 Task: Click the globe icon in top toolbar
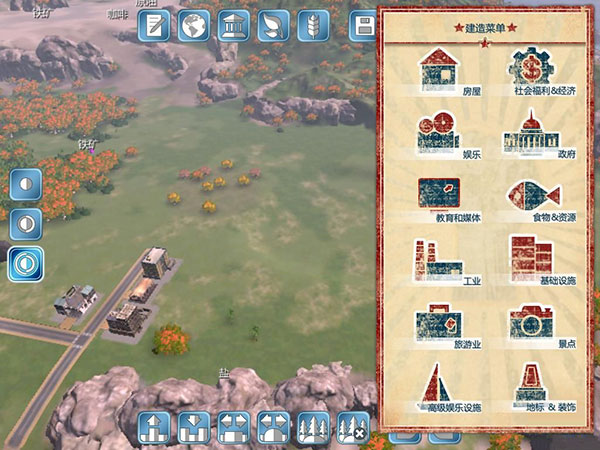(193, 25)
